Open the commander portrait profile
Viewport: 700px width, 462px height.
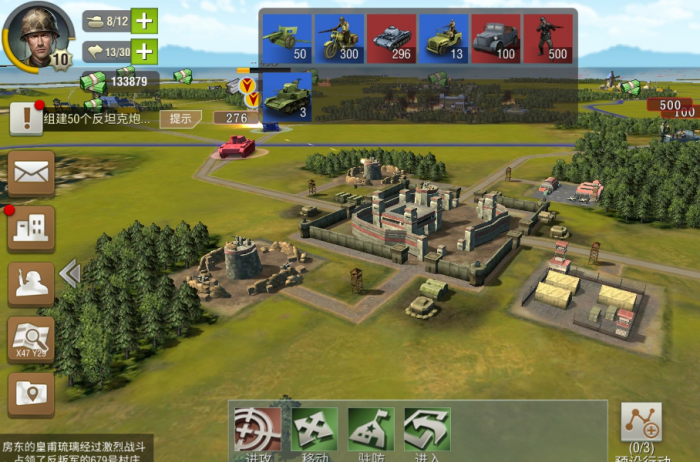(37, 34)
